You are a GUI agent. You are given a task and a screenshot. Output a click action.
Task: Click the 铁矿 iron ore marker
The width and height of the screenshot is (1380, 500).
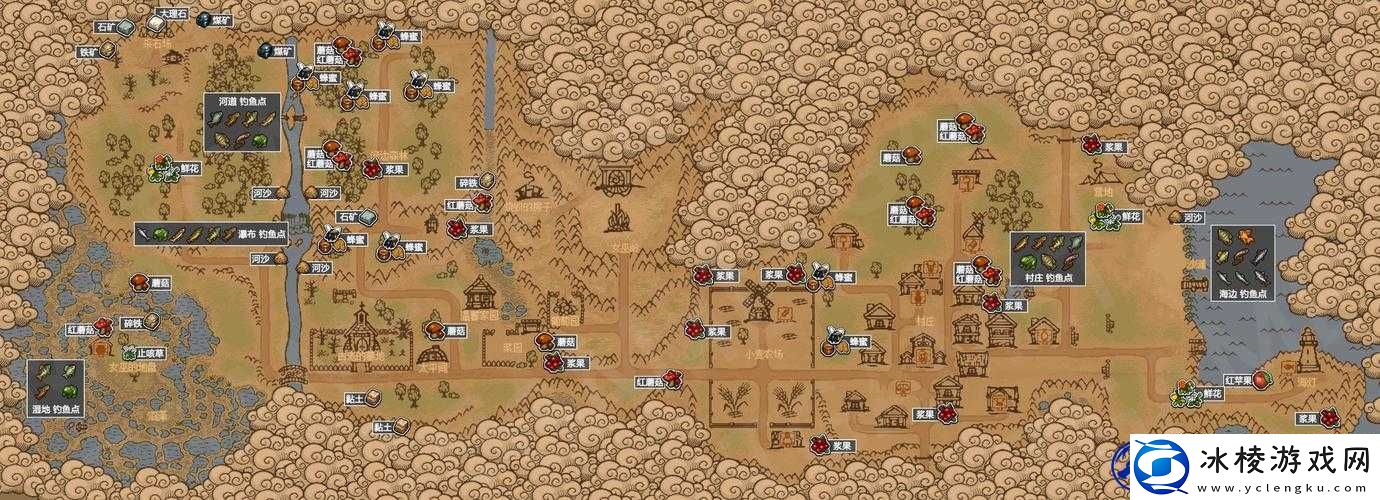pos(98,51)
